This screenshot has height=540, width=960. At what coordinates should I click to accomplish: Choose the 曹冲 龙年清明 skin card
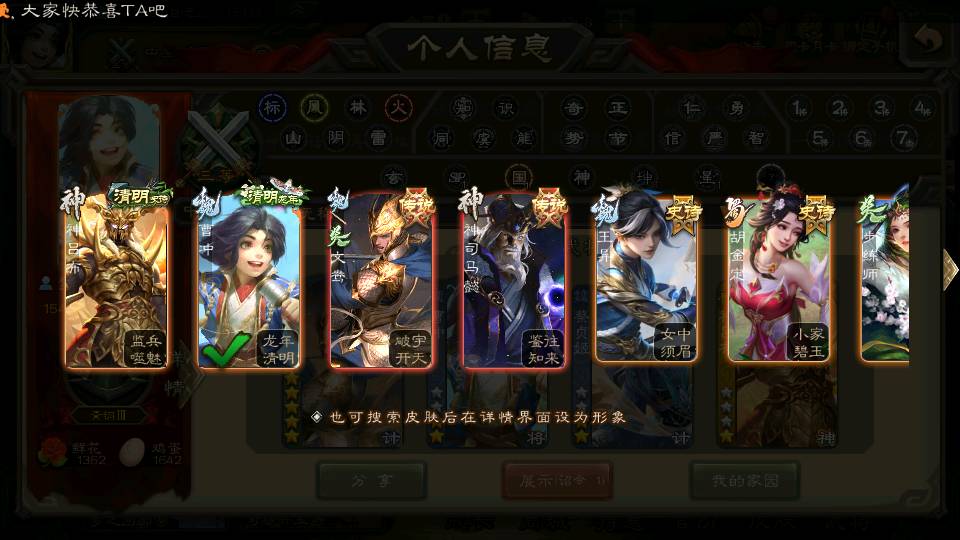click(249, 280)
